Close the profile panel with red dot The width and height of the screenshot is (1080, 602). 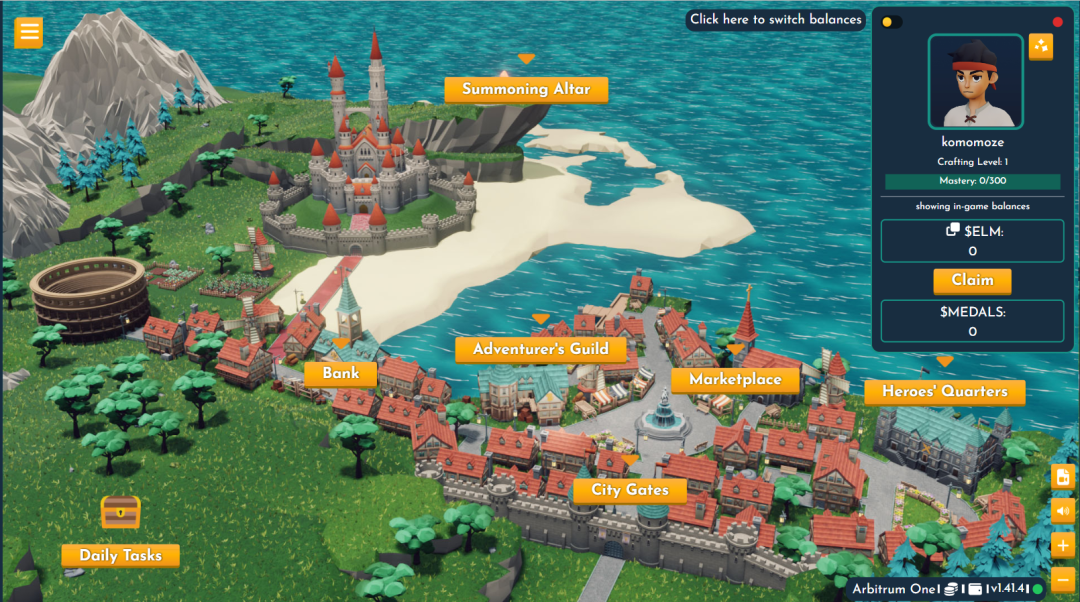tap(1058, 22)
